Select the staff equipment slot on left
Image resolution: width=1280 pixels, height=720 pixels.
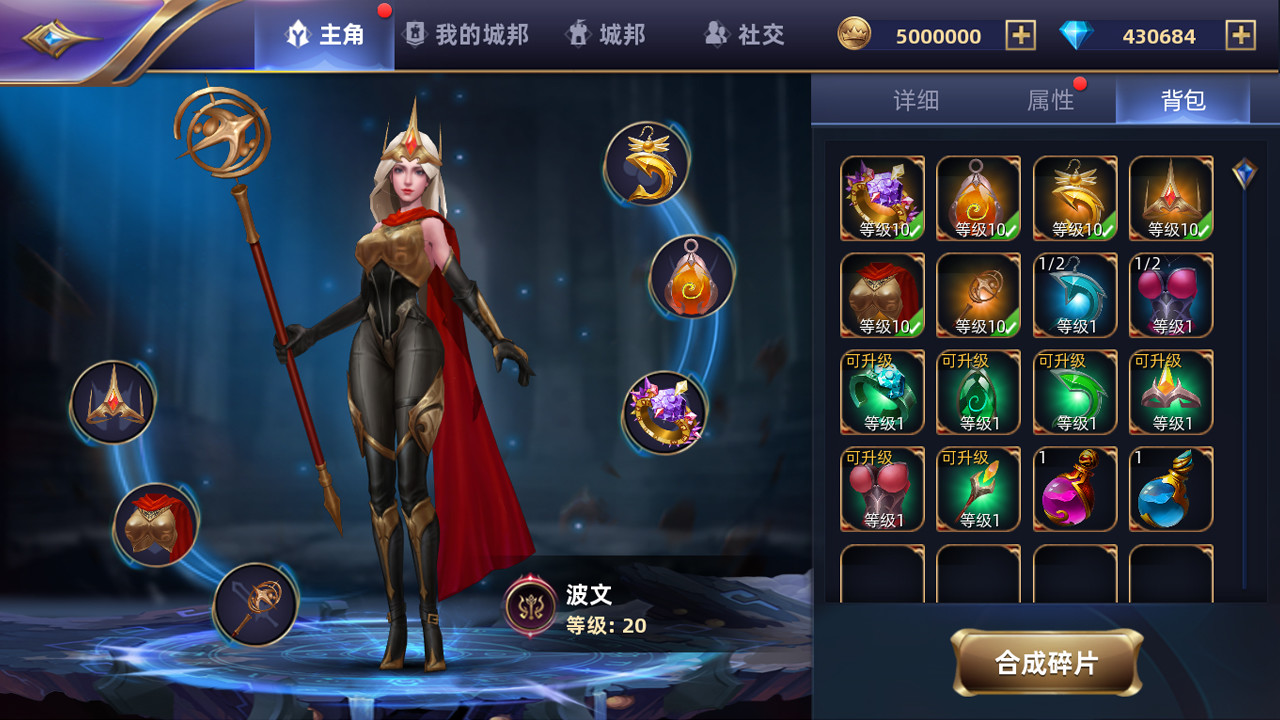pos(256,602)
